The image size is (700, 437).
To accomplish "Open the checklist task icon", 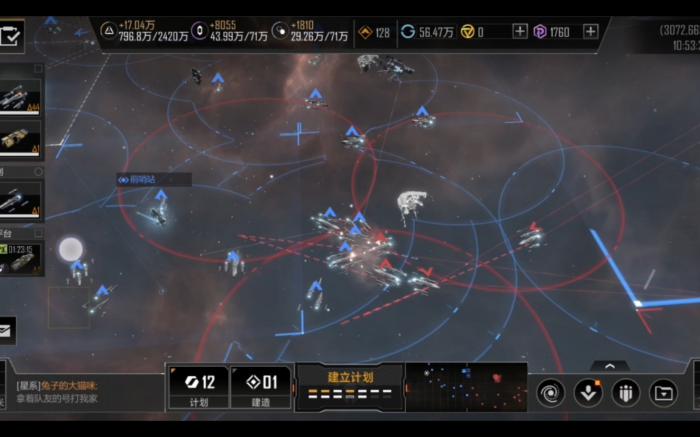I will coord(12,37).
